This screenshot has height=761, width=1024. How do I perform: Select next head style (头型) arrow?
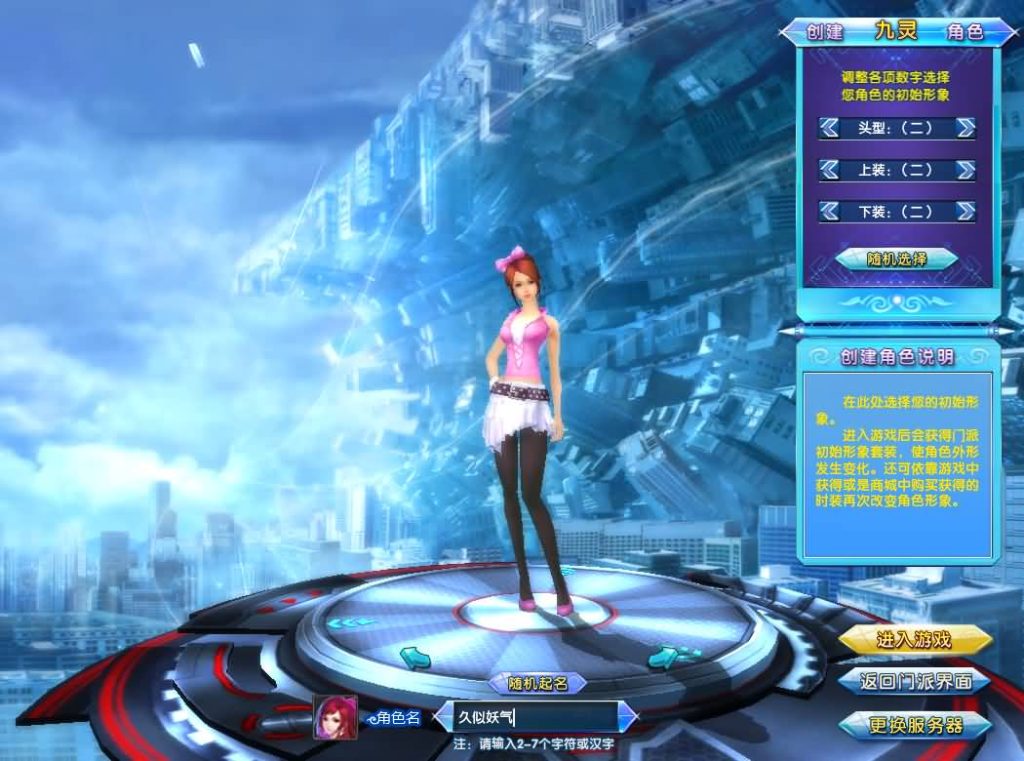click(x=965, y=128)
